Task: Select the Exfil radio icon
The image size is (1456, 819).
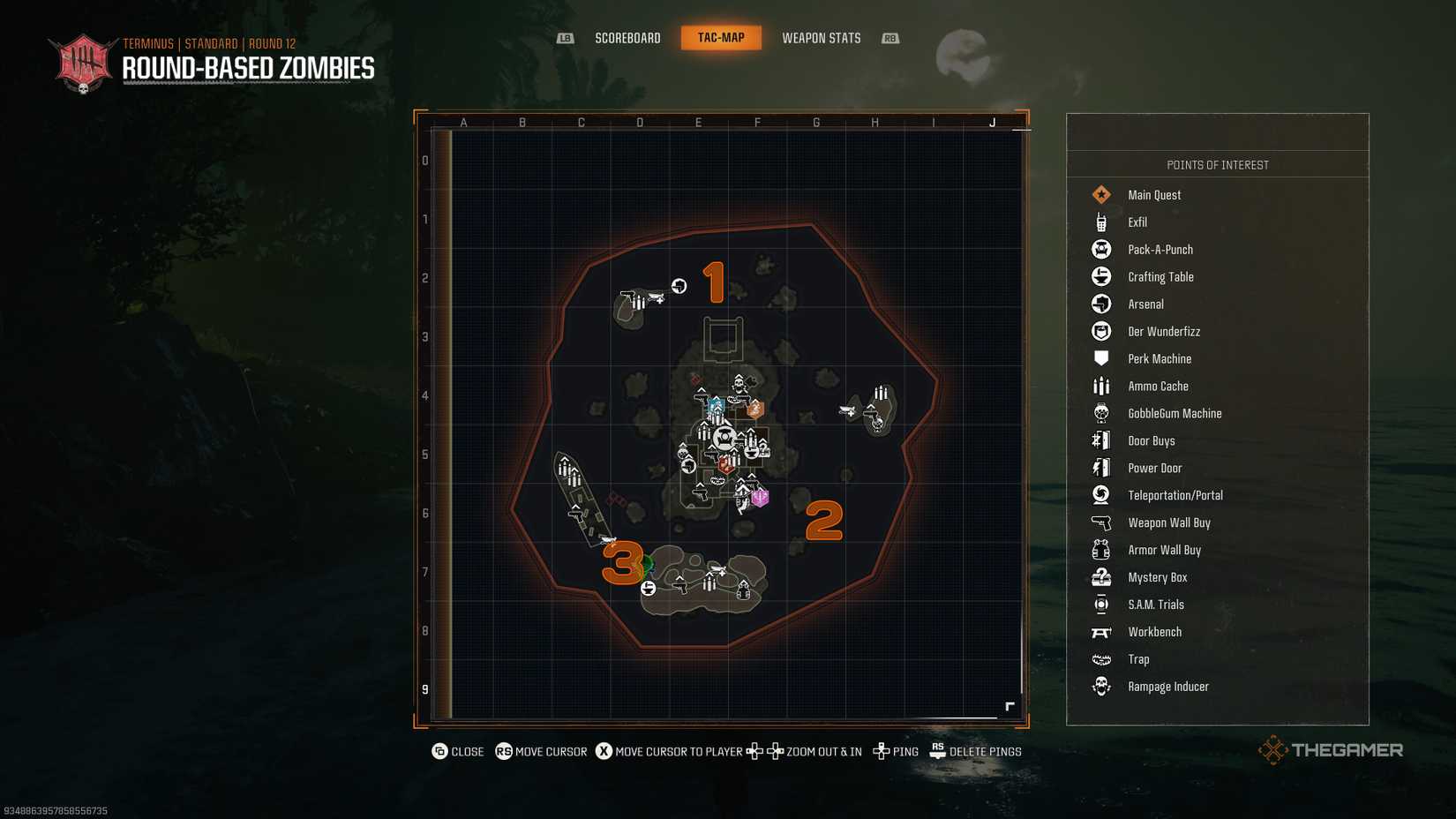Action: (1100, 222)
